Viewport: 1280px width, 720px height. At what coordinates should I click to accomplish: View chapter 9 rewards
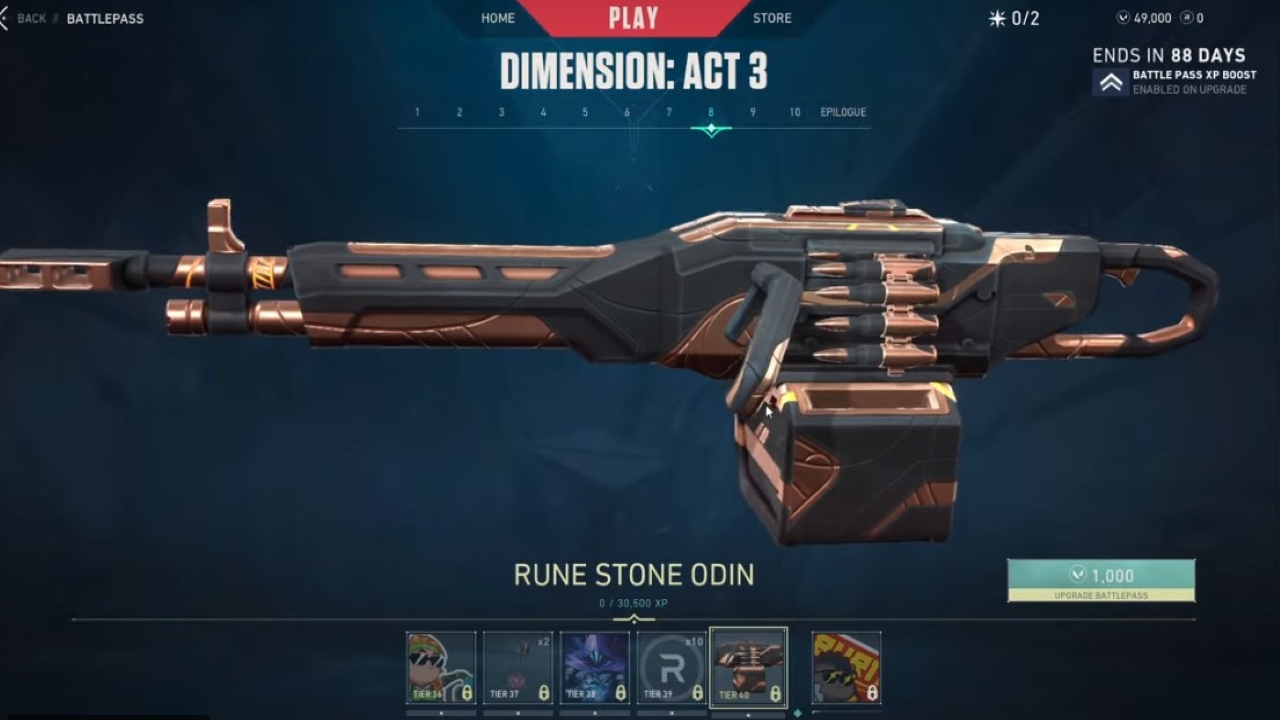(x=753, y=112)
